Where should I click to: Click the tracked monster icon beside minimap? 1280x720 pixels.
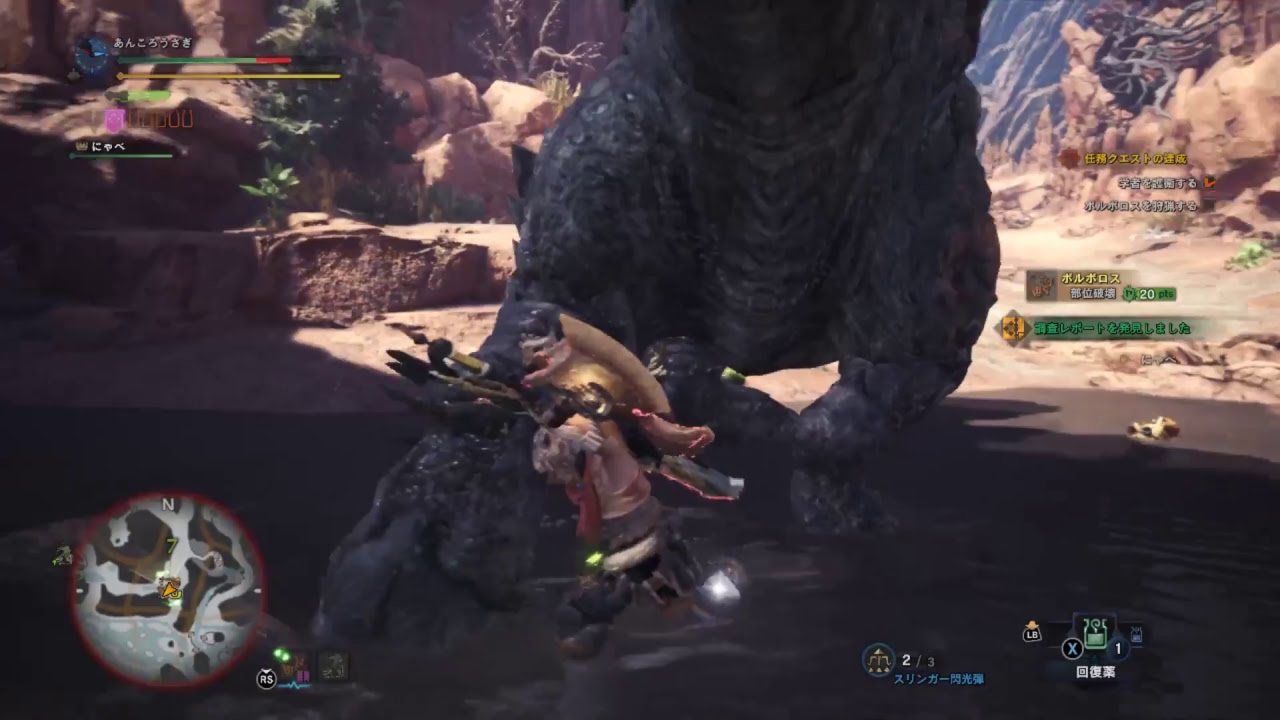click(x=62, y=556)
